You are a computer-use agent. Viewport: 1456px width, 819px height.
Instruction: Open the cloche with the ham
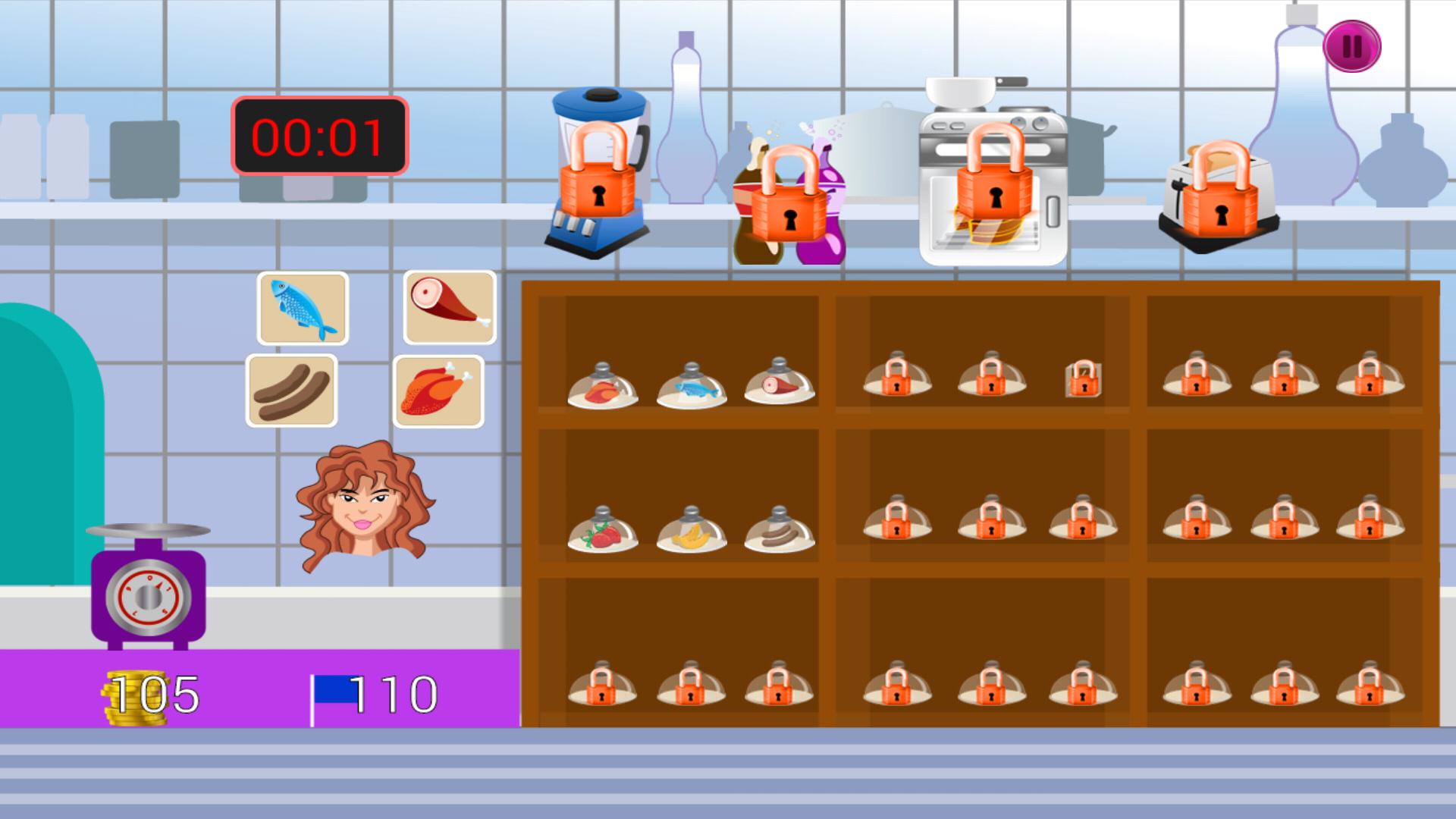point(778,387)
